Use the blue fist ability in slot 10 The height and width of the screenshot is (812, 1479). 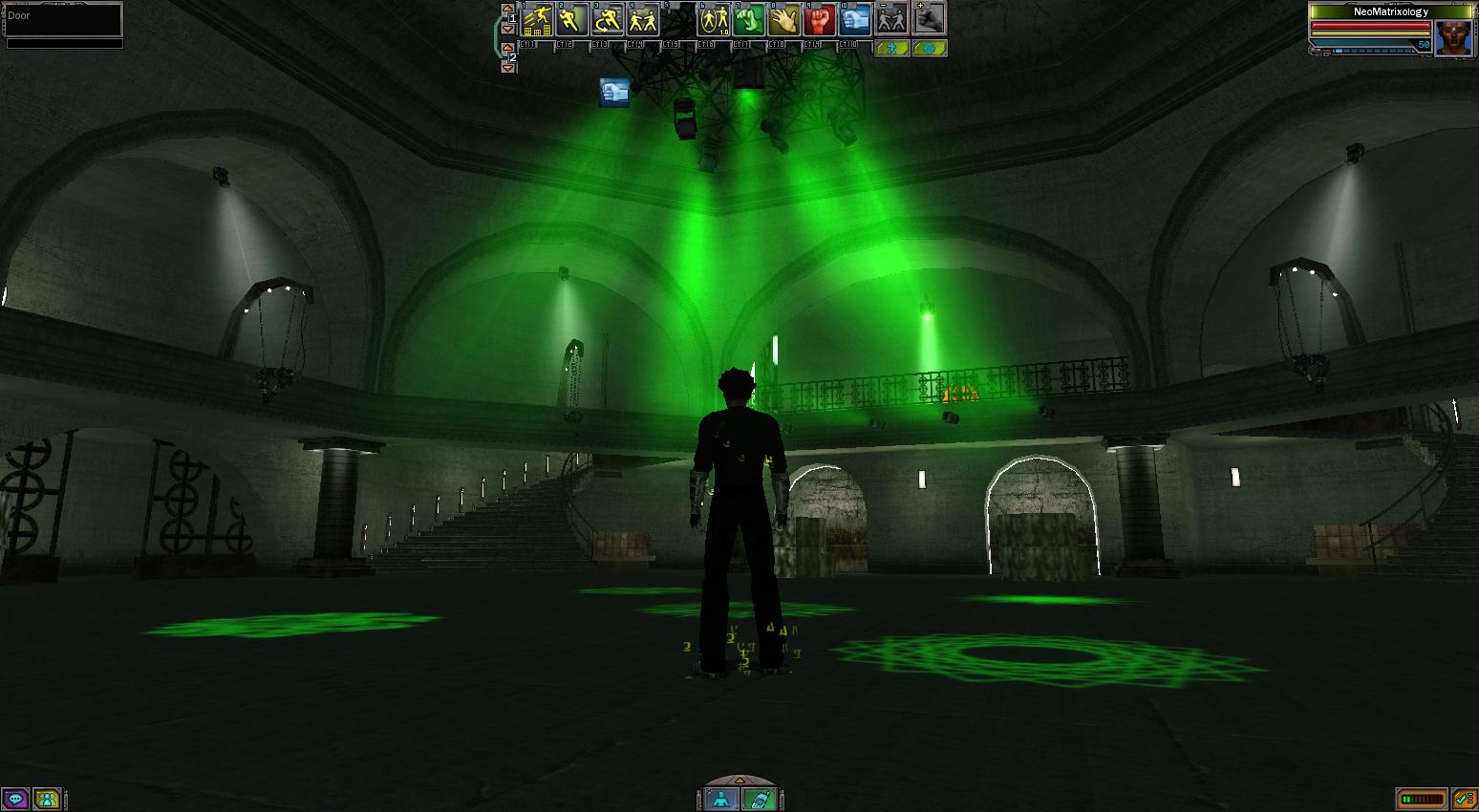tap(855, 19)
